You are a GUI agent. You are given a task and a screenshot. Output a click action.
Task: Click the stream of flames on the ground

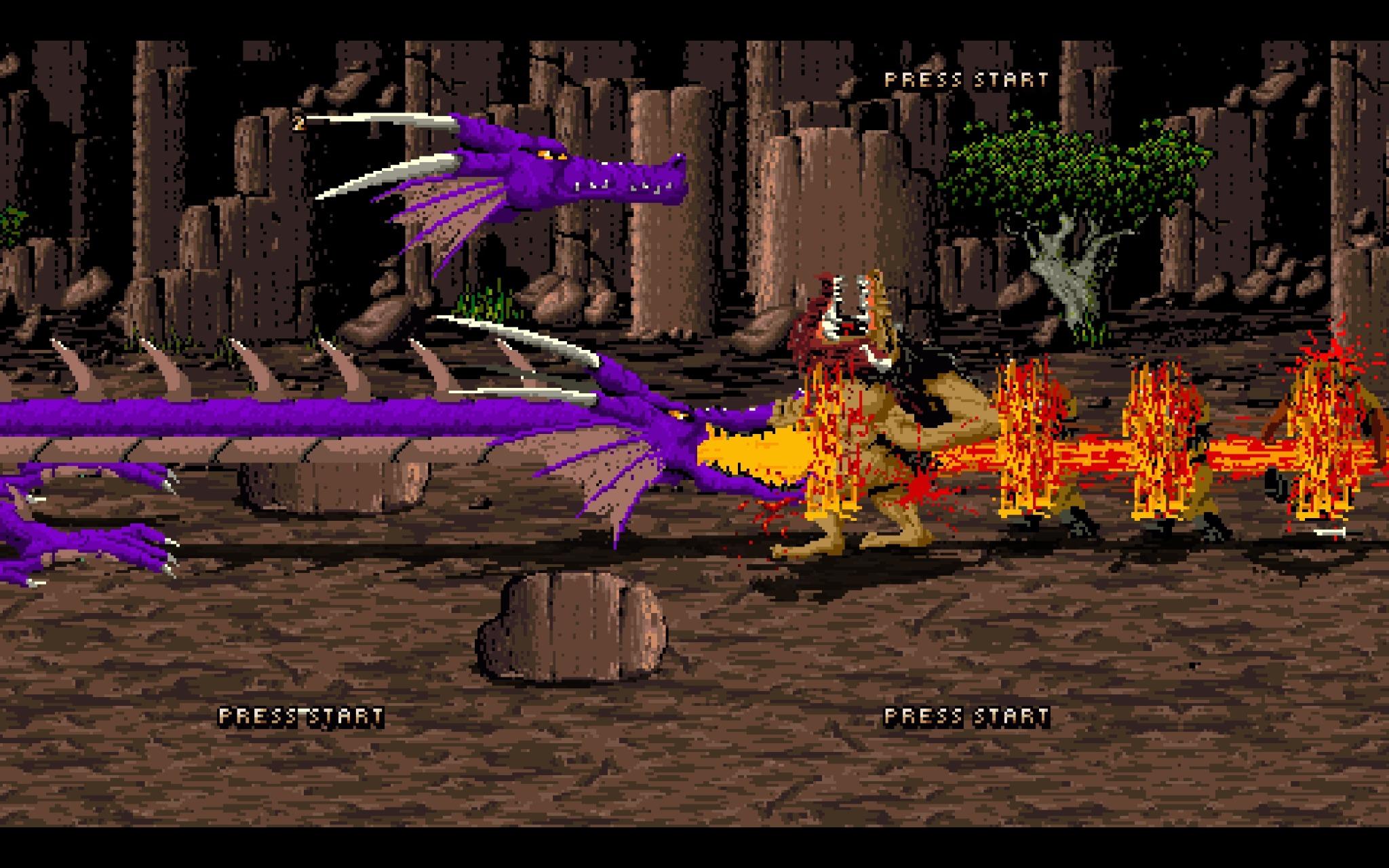1119,461
